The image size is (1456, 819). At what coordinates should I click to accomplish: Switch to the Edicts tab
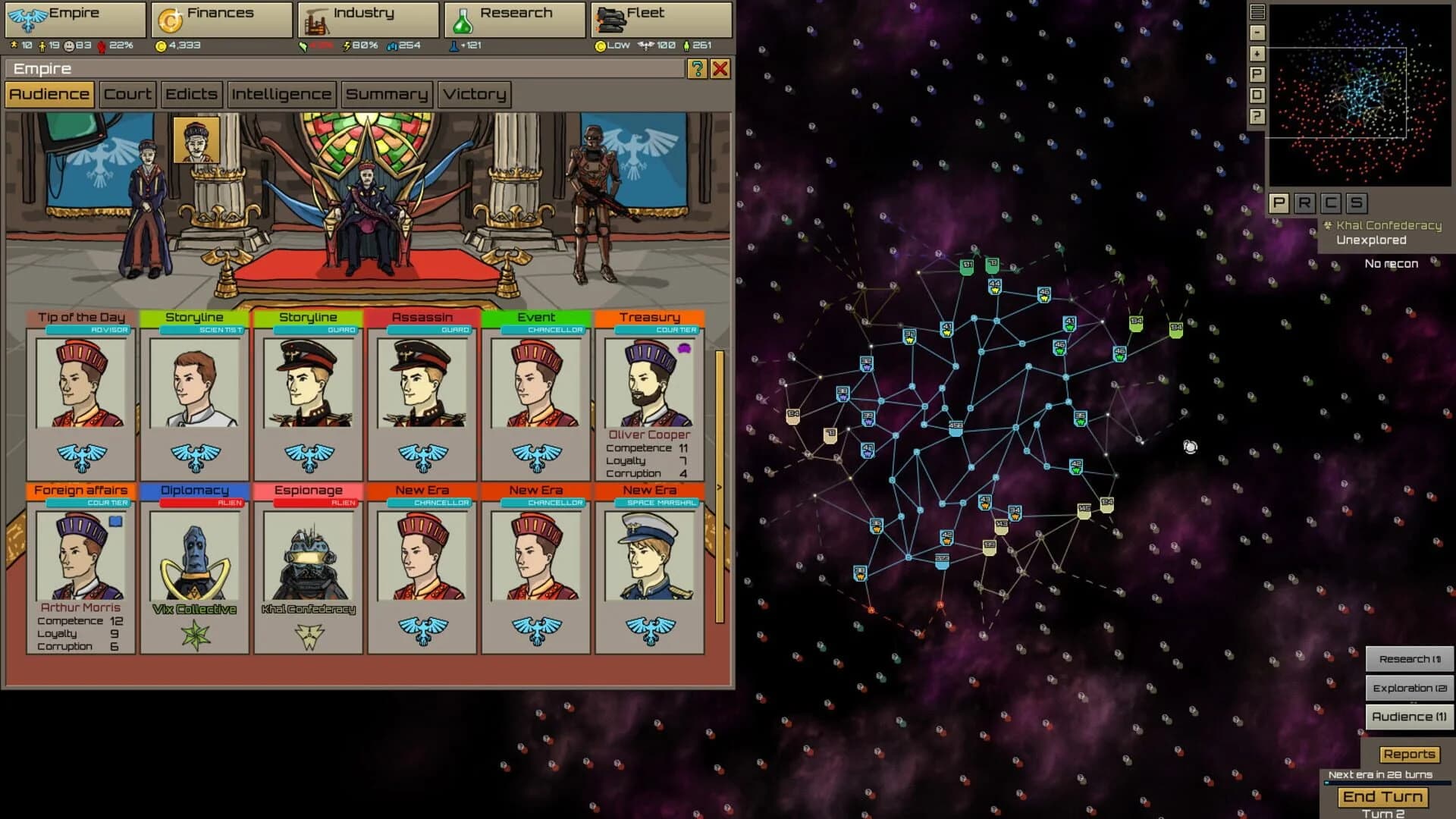[191, 94]
